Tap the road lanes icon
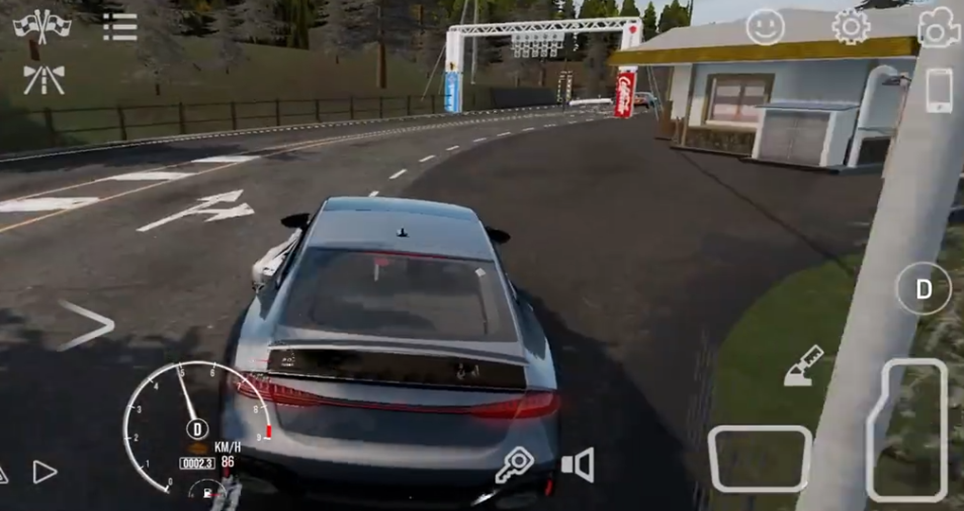Image resolution: width=964 pixels, height=511 pixels. coord(43,79)
